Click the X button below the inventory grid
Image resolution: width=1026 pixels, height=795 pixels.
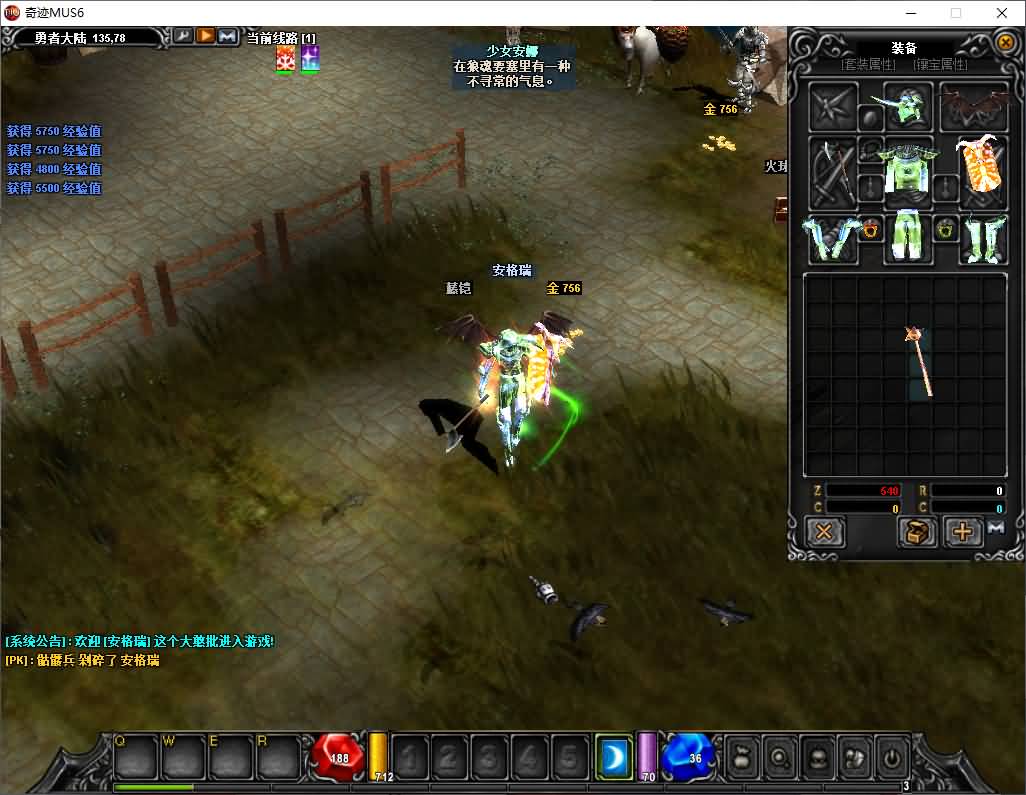[824, 531]
